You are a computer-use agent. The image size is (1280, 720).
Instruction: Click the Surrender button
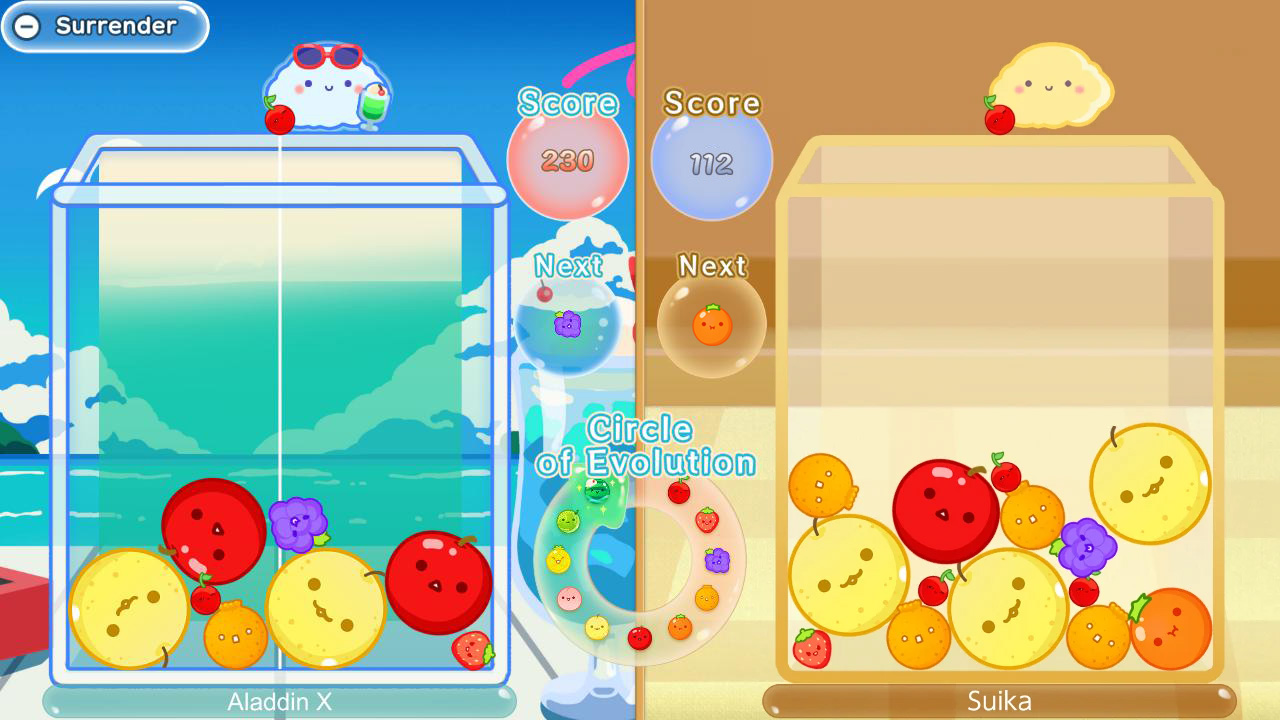(x=103, y=26)
